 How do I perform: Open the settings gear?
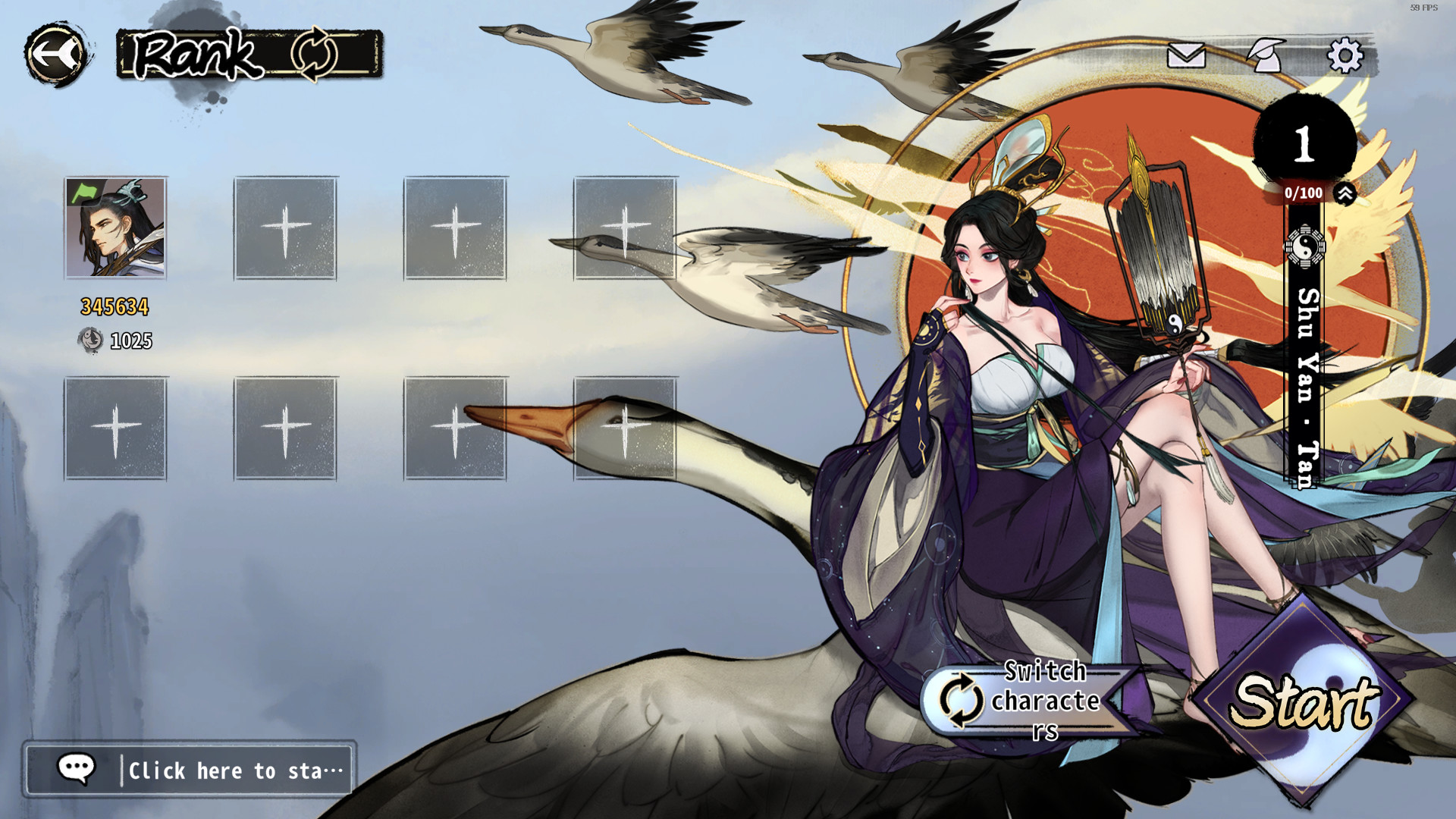click(1346, 56)
